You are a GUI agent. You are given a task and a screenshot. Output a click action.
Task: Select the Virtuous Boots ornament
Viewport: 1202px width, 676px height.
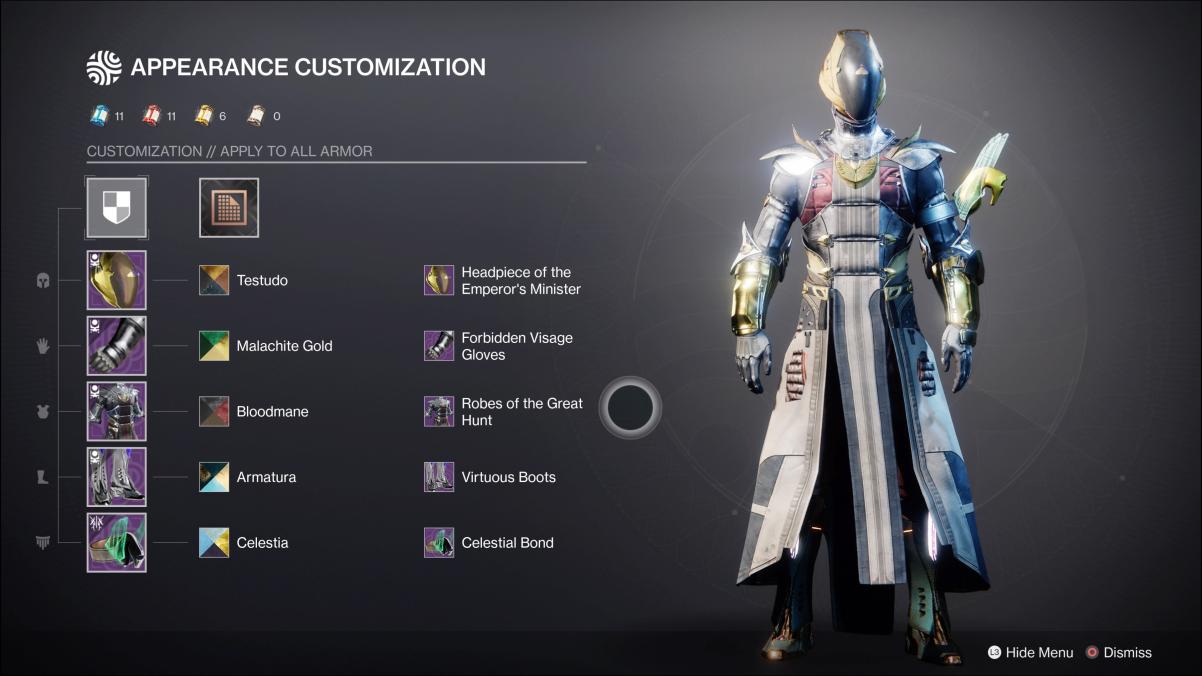(x=439, y=477)
